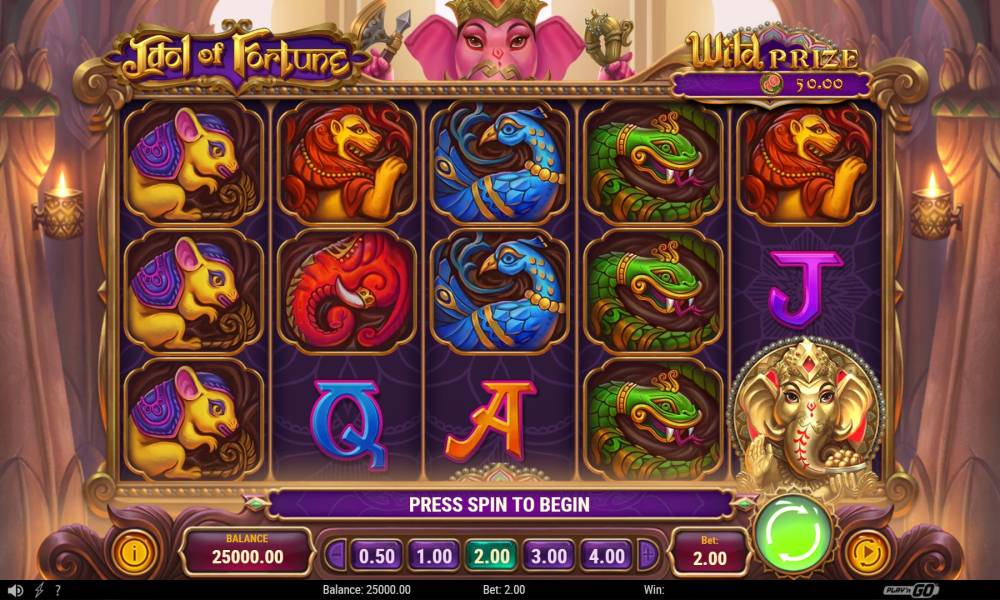Spin the reels with the green button
The height and width of the screenshot is (600, 1000).
793,532
